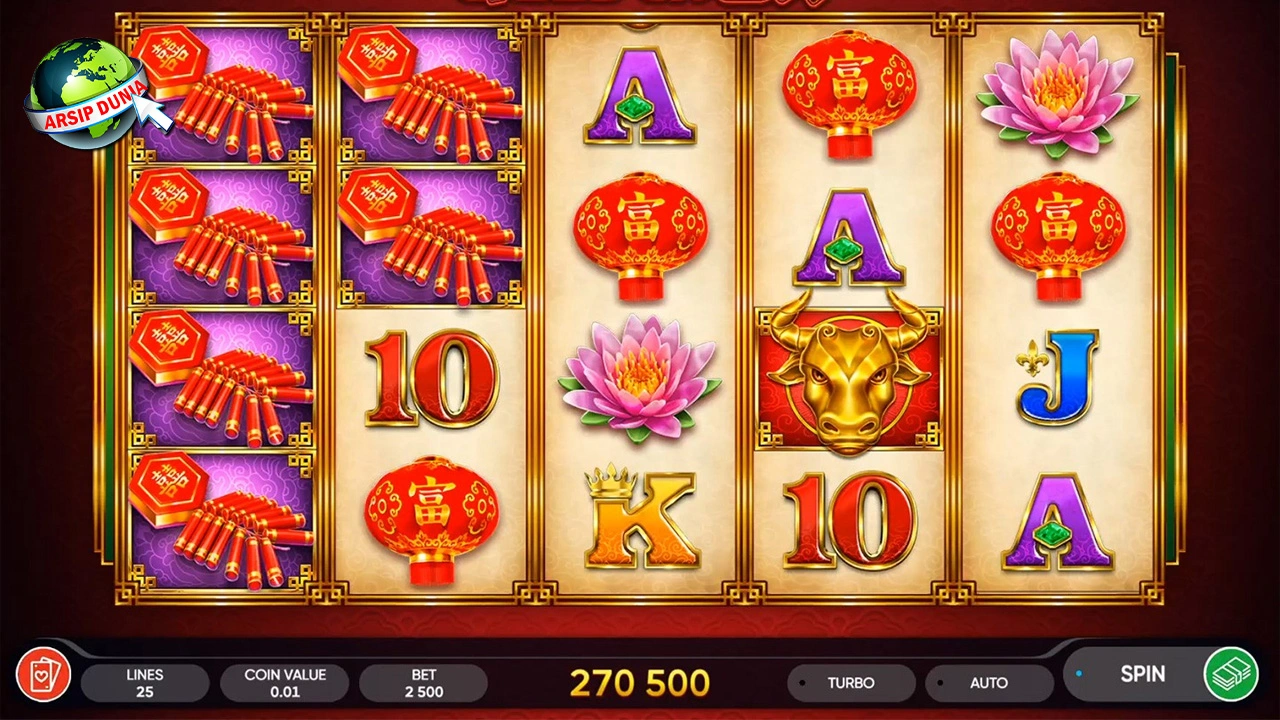Enable Turbo mode
Viewport: 1280px width, 720px height.
pyautogui.click(x=852, y=683)
